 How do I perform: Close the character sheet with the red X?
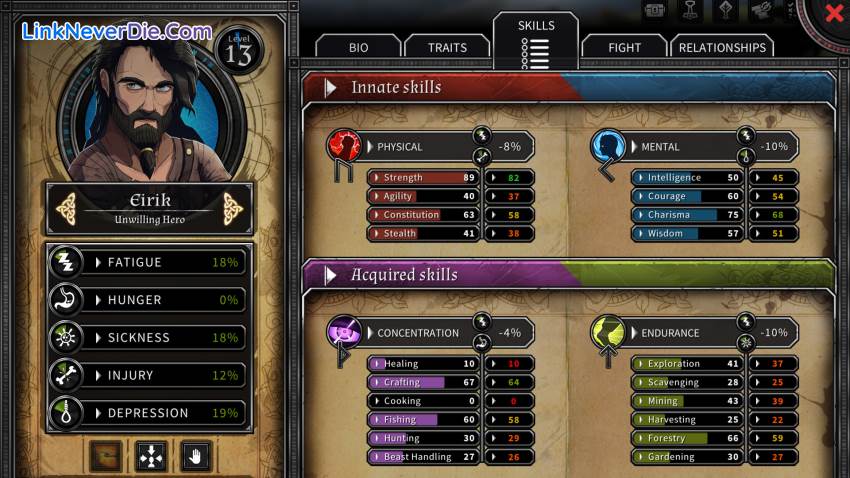[x=834, y=14]
